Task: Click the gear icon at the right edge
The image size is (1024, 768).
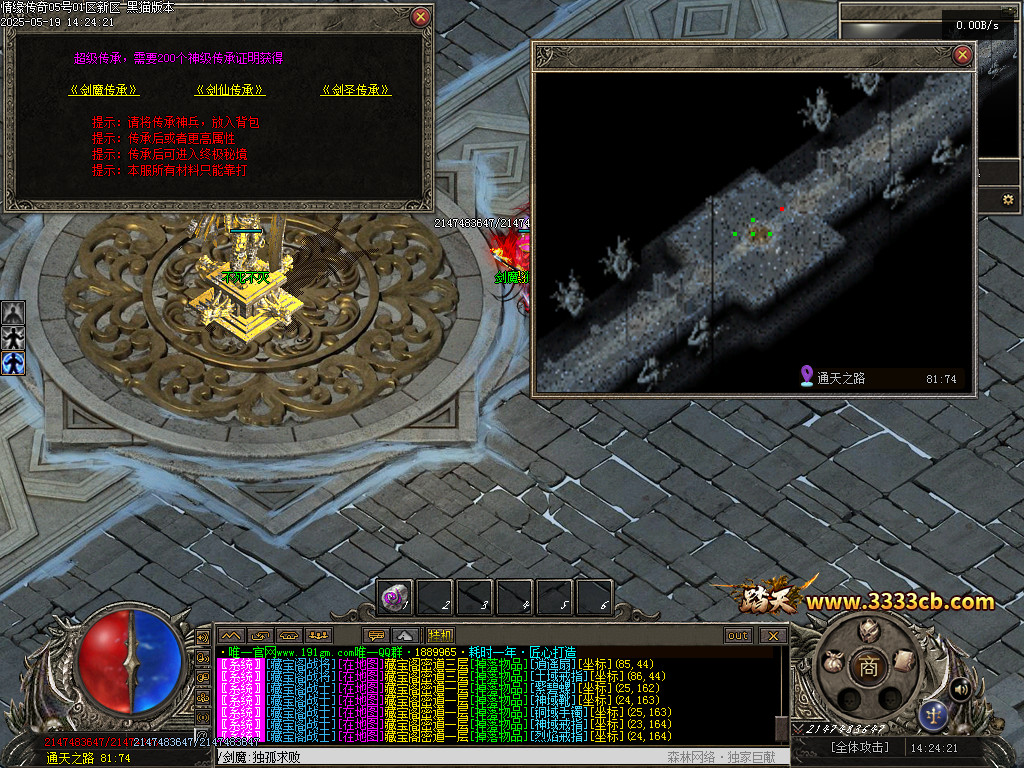Action: (1008, 200)
